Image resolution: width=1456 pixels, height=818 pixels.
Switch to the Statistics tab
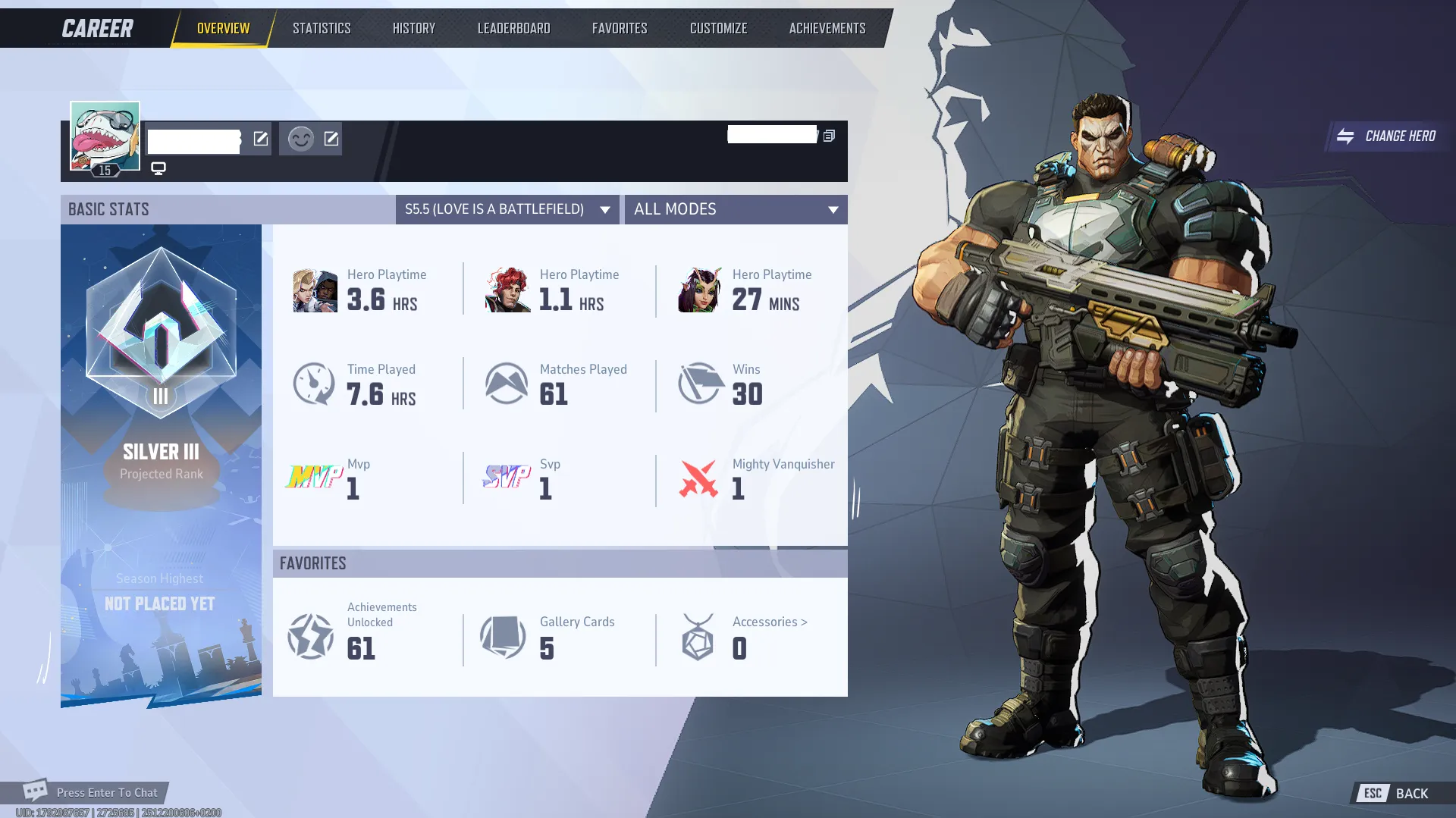pyautogui.click(x=322, y=27)
